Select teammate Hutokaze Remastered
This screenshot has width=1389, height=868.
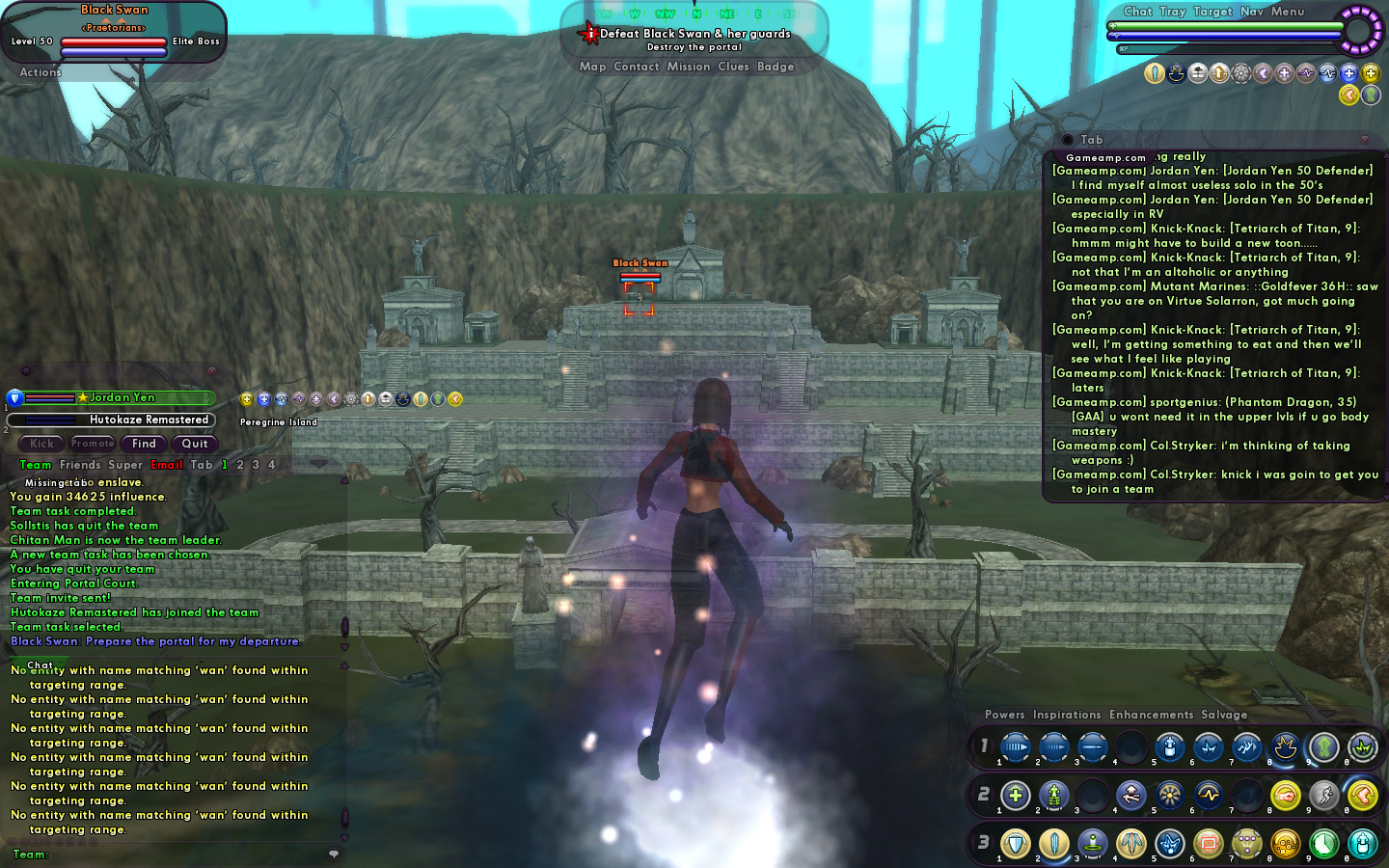tap(149, 420)
